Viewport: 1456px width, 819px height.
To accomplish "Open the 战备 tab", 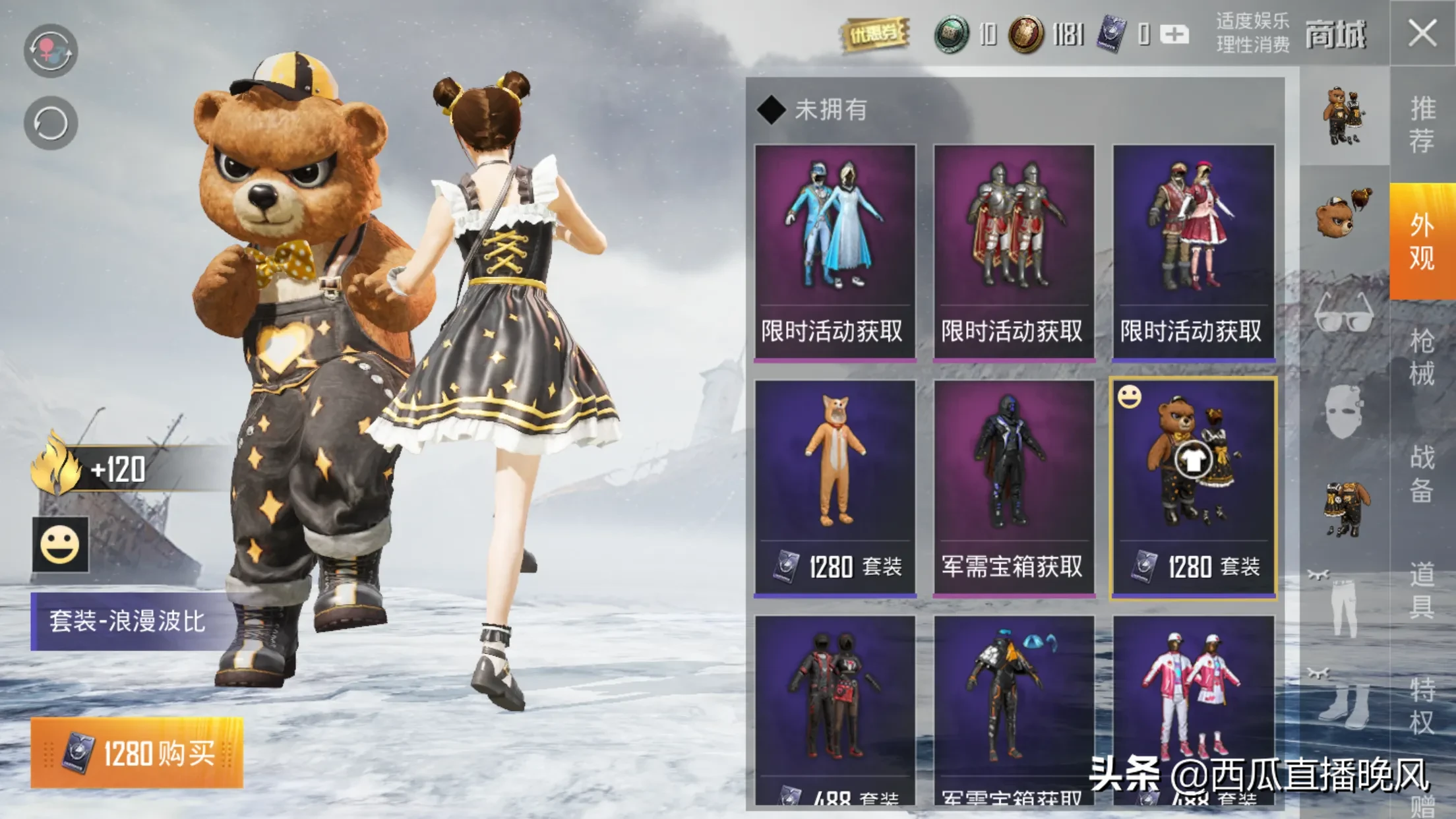I will coord(1422,473).
